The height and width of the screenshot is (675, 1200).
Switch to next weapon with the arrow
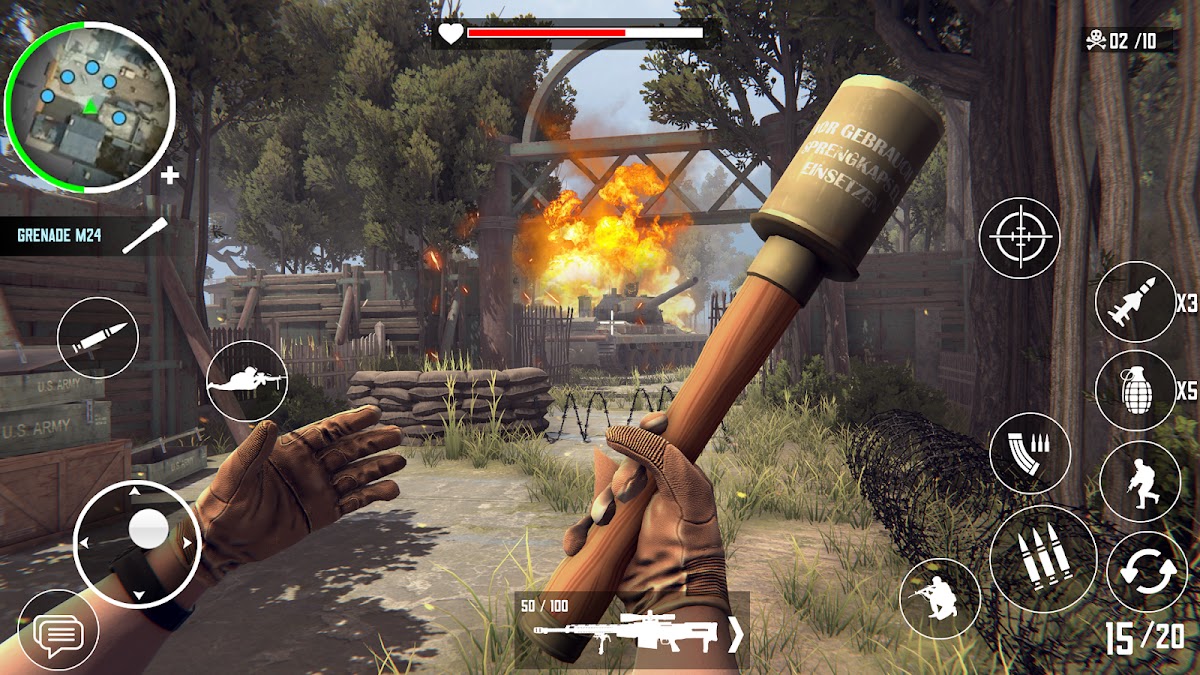click(736, 634)
